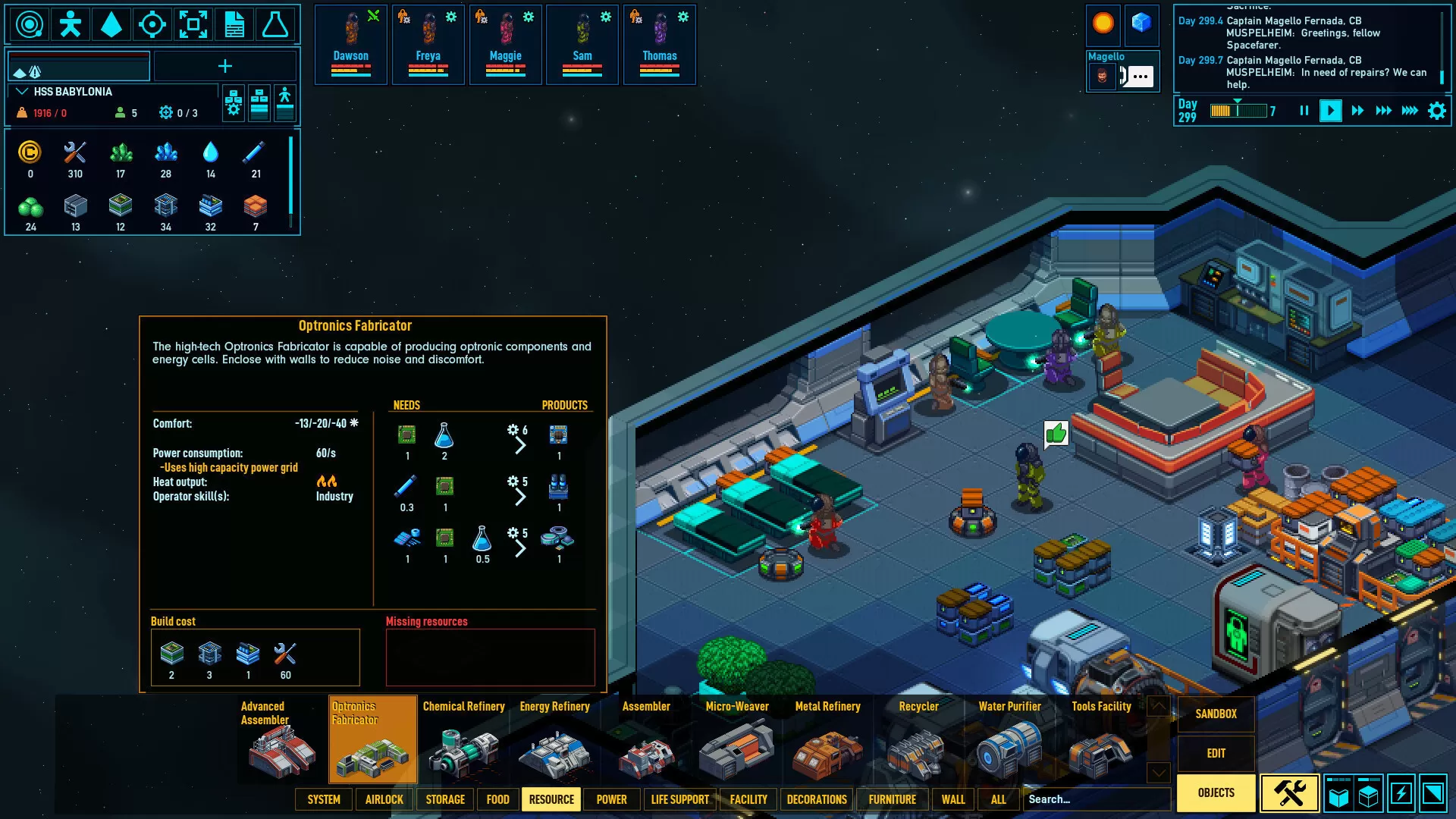Collapse the HSS BABYLONIA ship panel
The height and width of the screenshot is (819, 1456).
22,92
